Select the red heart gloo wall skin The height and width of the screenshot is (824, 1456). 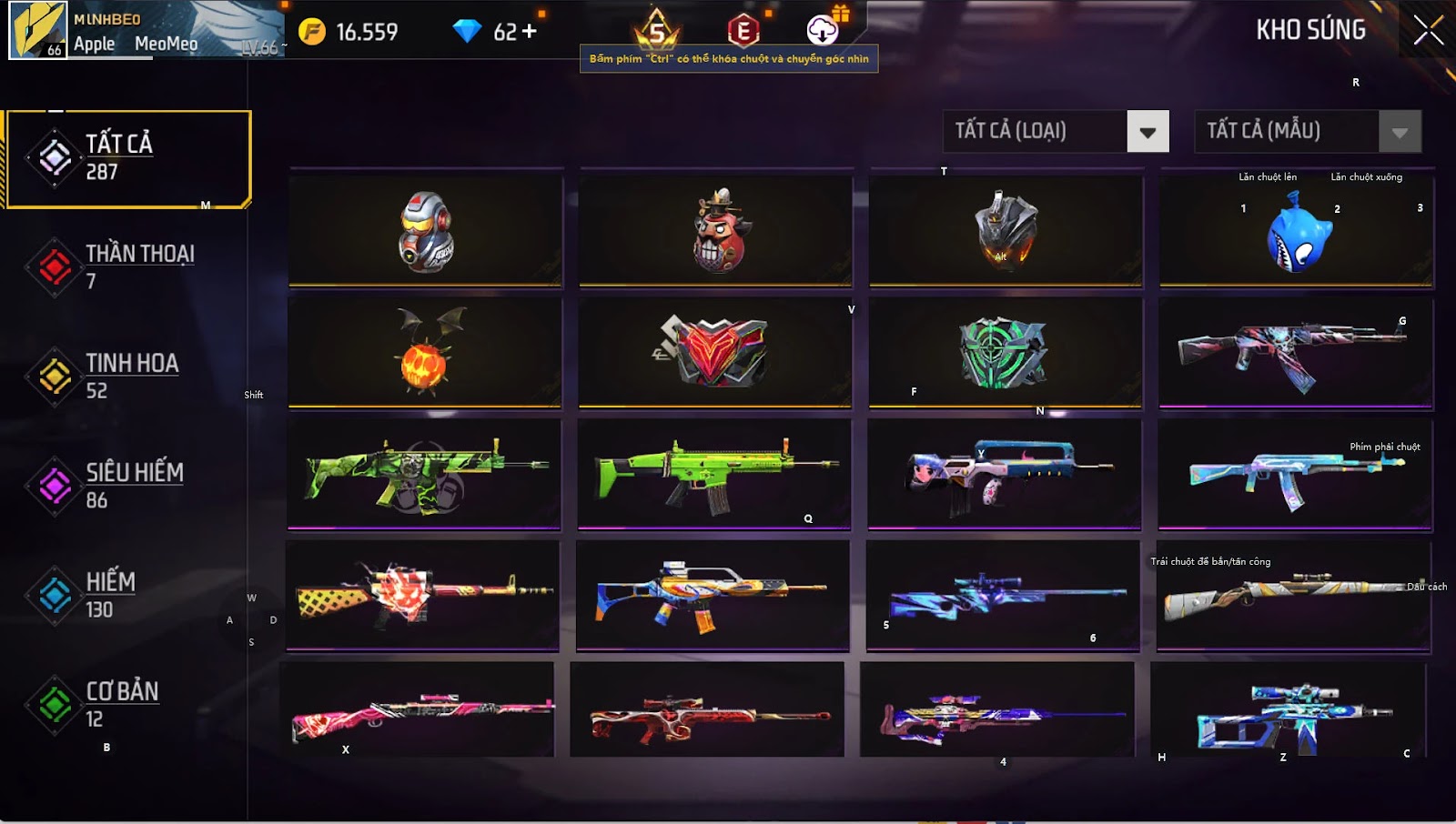[x=715, y=353]
